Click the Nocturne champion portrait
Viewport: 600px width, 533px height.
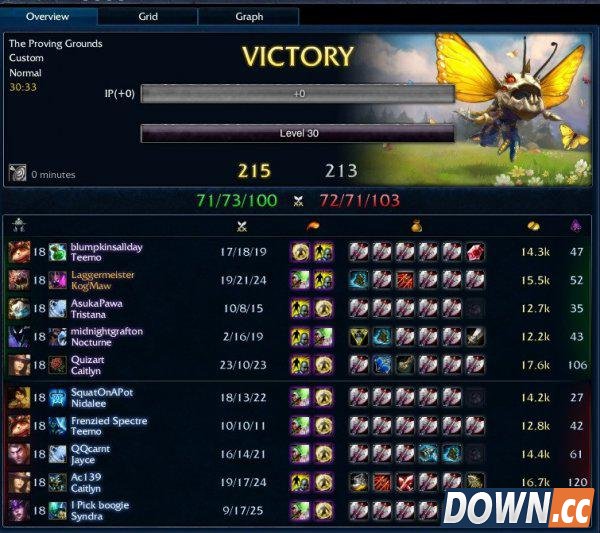[19, 337]
